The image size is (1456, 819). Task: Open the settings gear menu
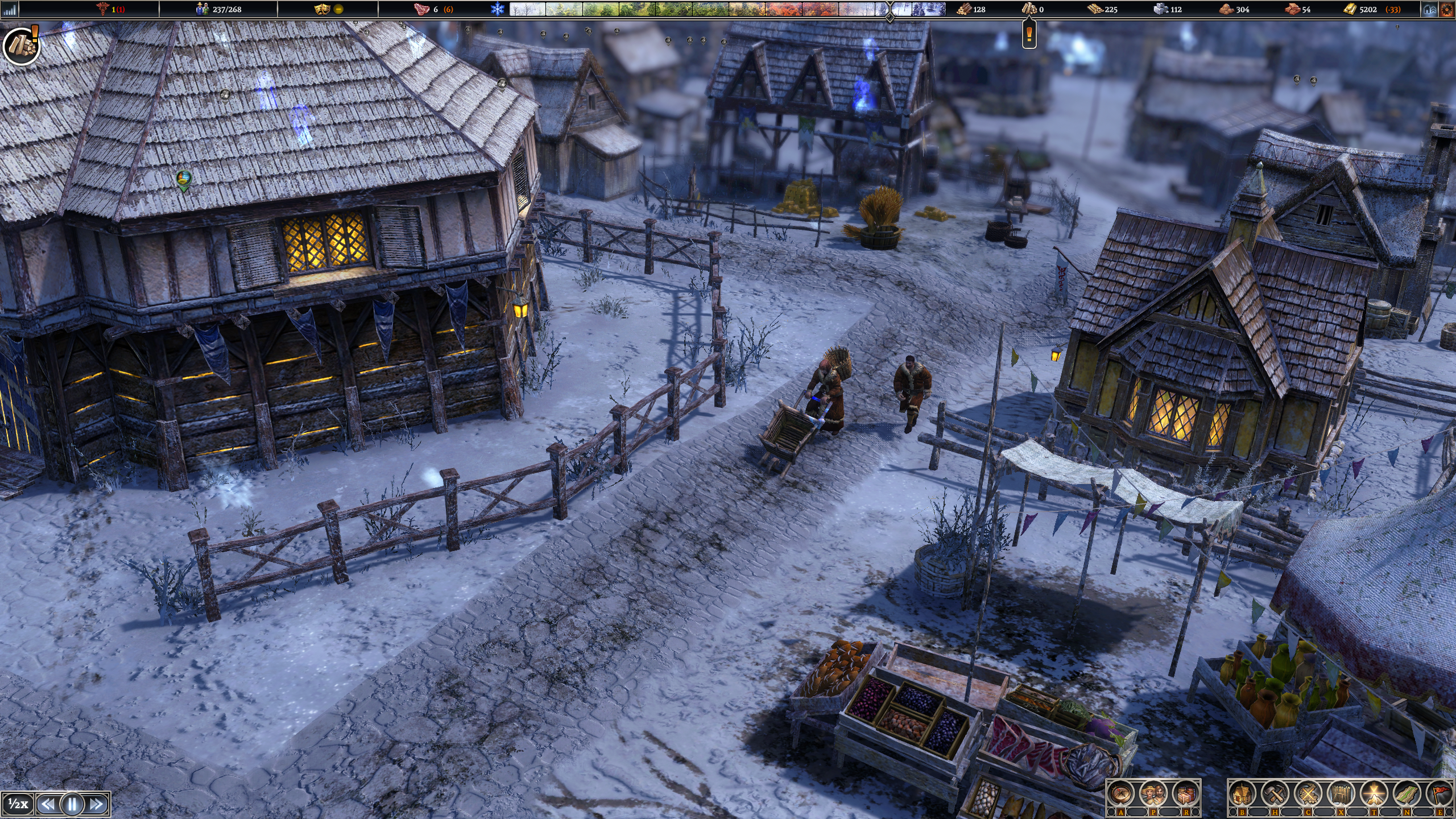click(1446, 10)
